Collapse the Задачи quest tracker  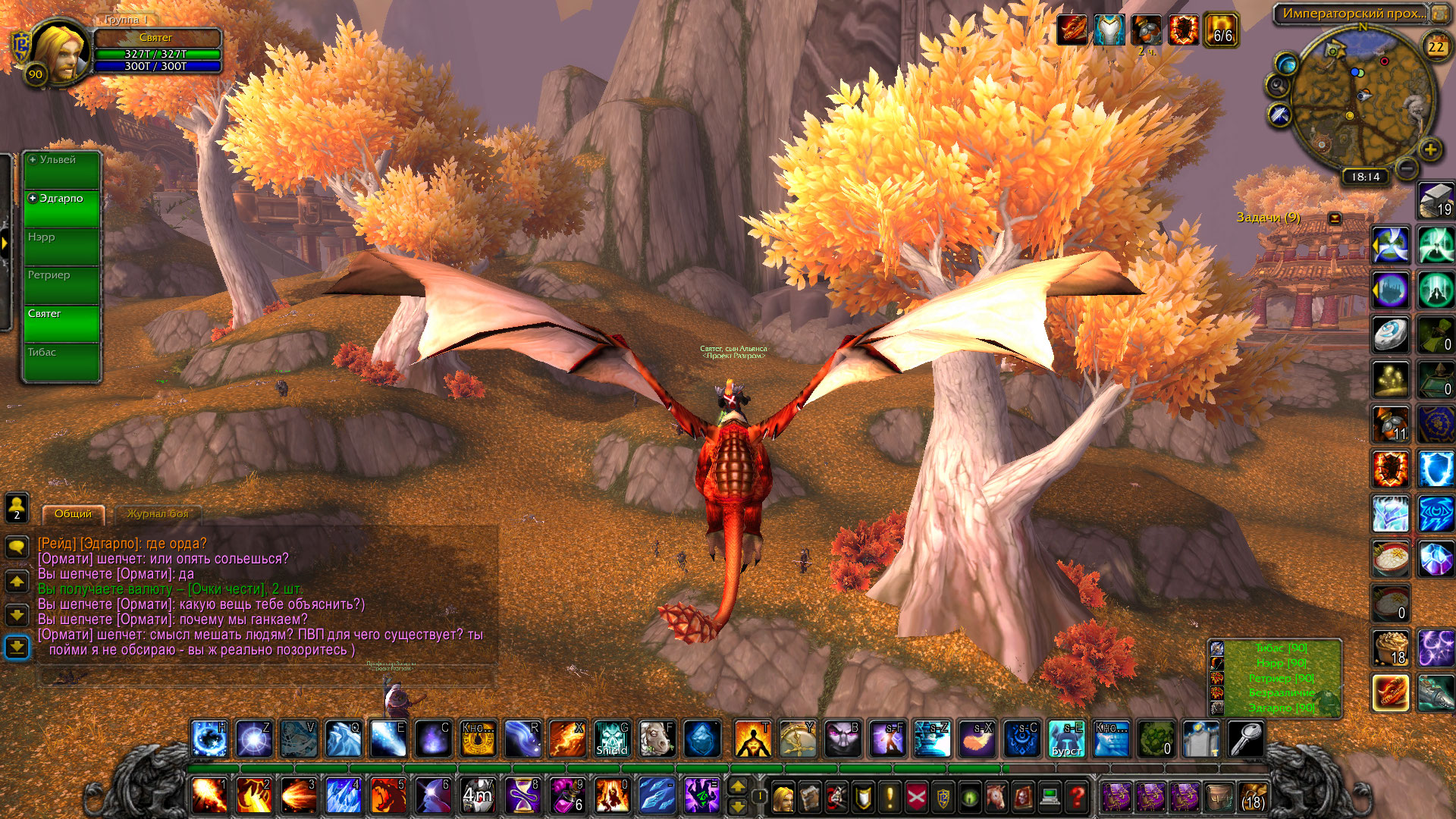pyautogui.click(x=1335, y=218)
